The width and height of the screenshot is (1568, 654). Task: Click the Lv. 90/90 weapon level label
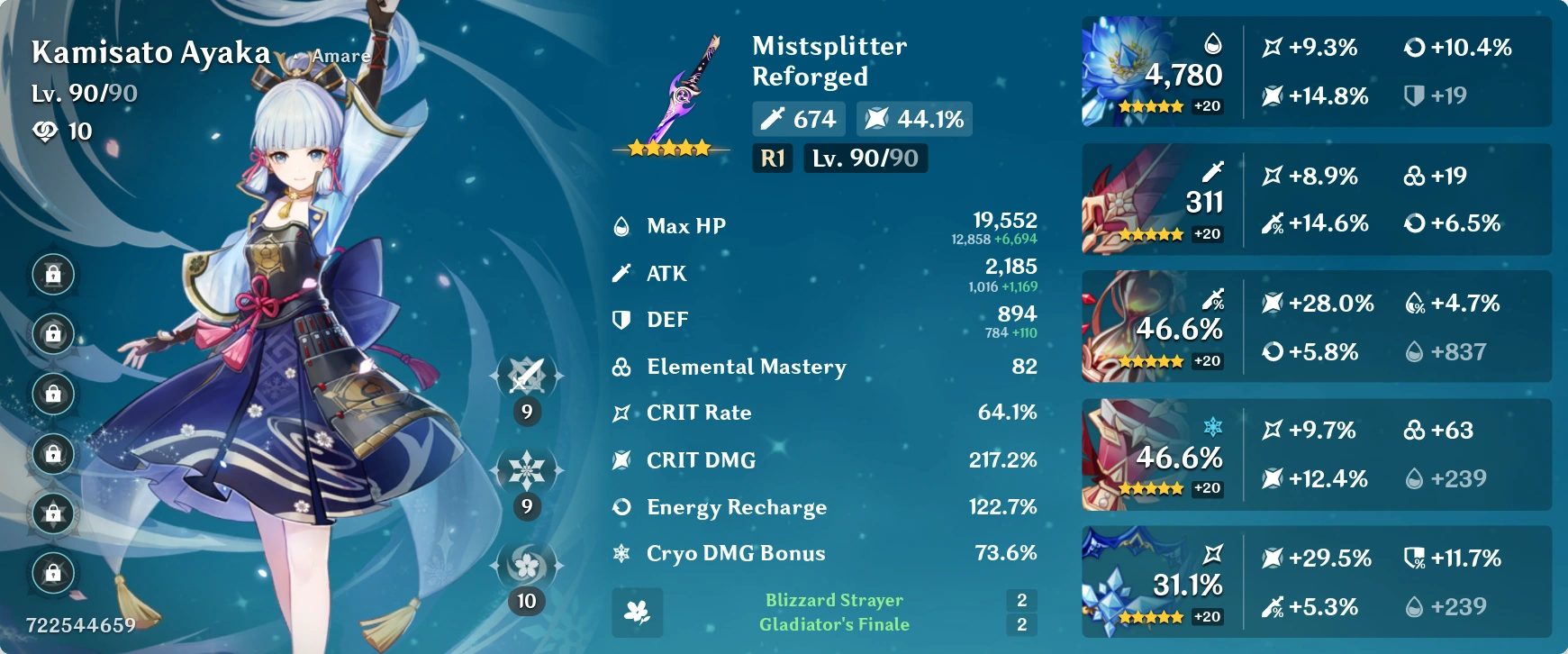click(x=864, y=159)
